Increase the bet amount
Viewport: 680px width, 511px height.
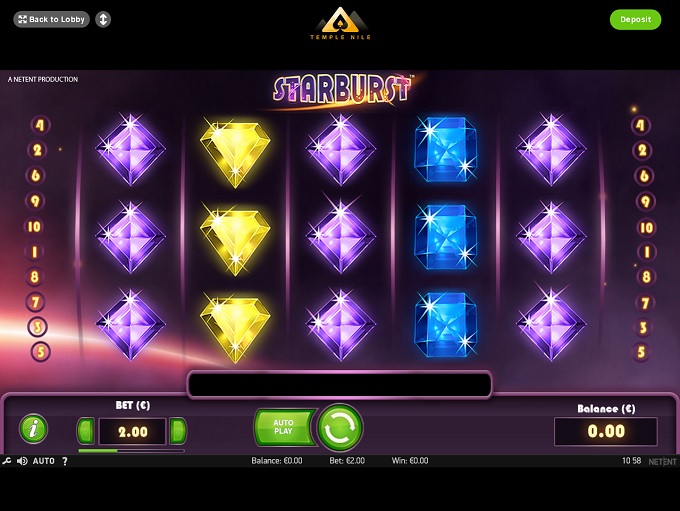(178, 432)
